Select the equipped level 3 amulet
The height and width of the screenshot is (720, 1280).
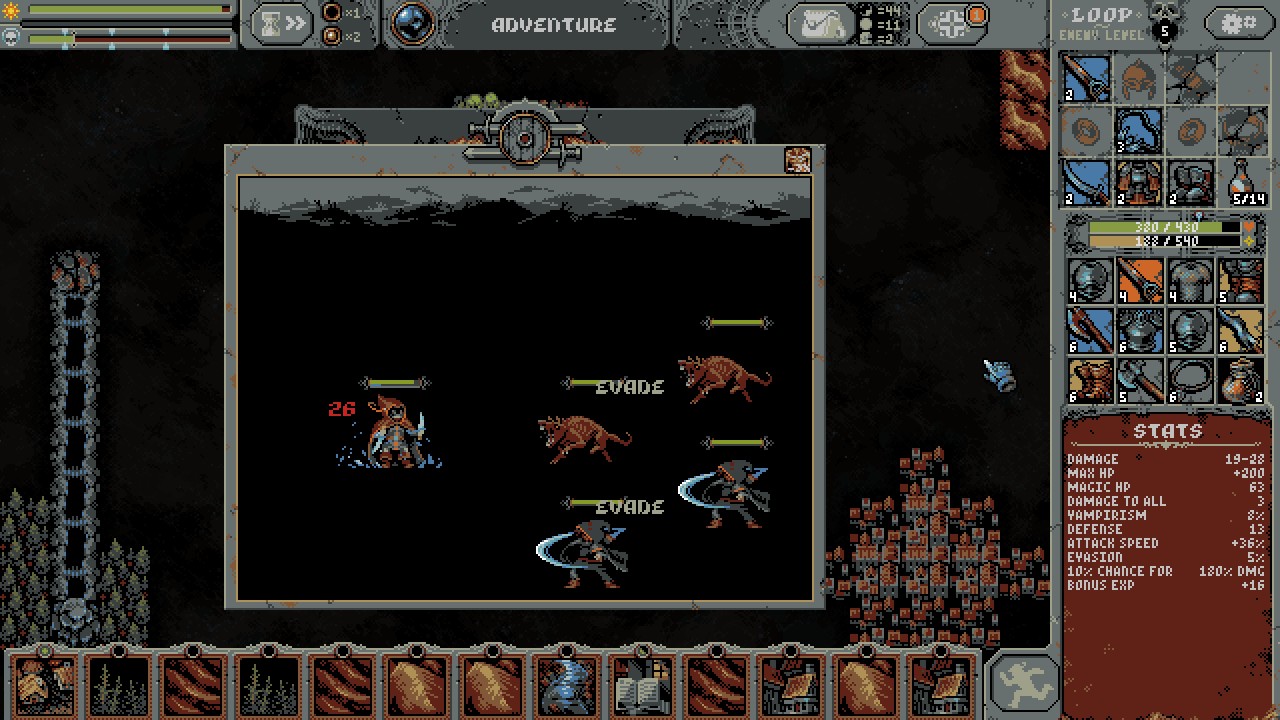click(1138, 130)
